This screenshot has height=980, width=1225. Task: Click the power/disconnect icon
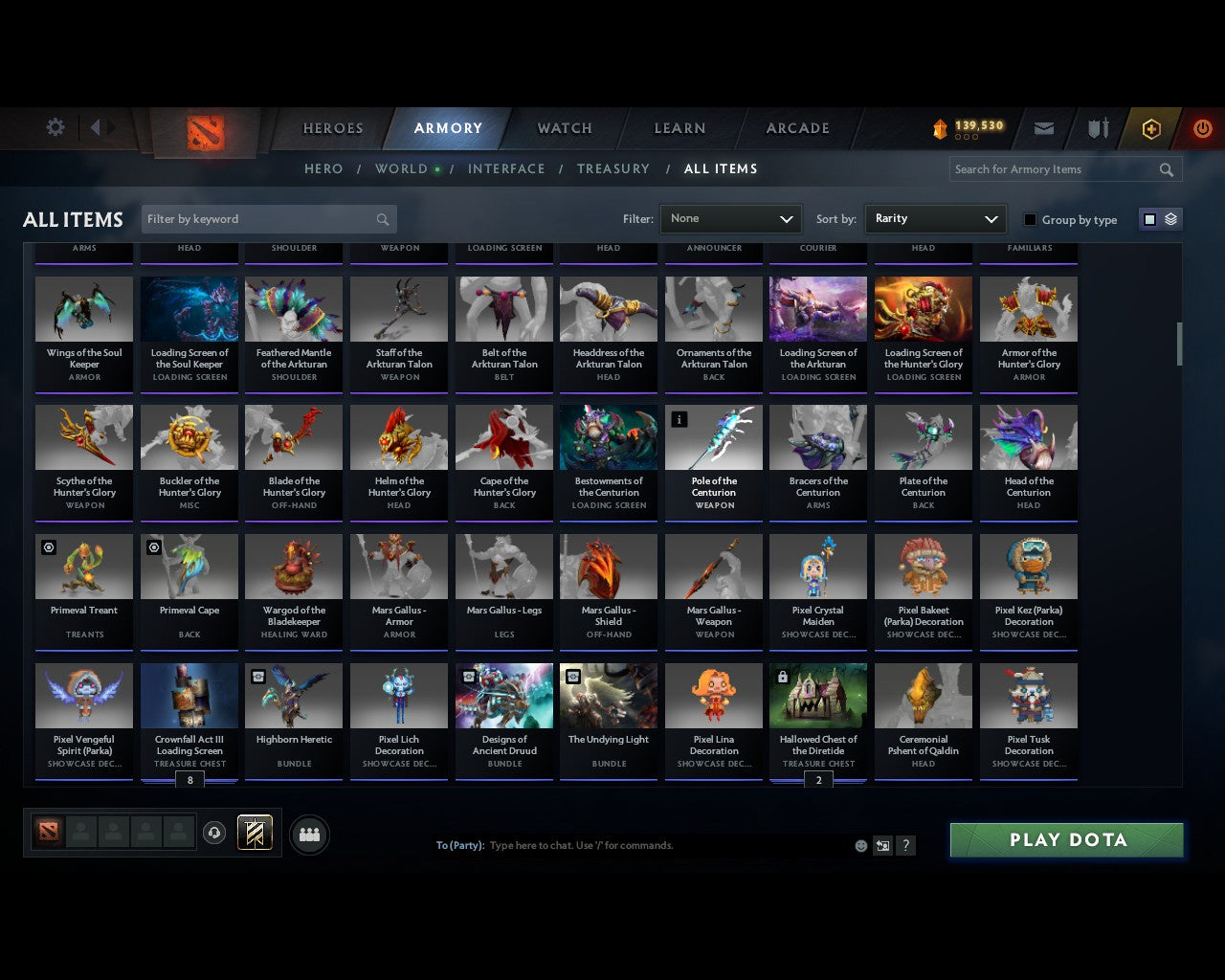[x=1202, y=128]
